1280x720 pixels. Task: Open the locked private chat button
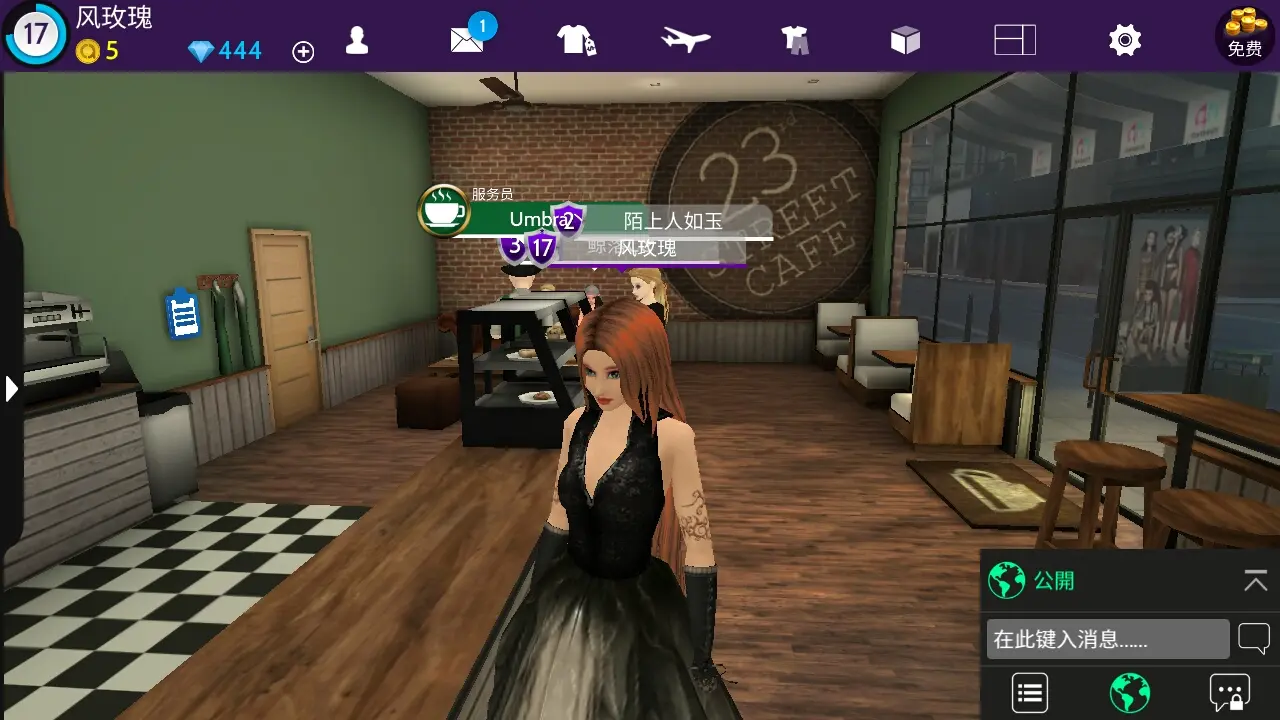coord(1229,692)
